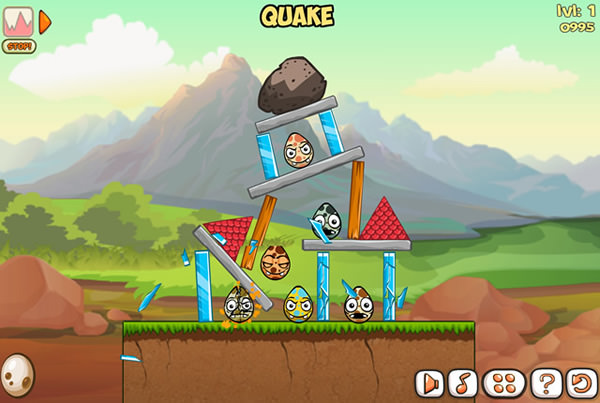Click the orange arrow beside the quake icon

click(45, 20)
